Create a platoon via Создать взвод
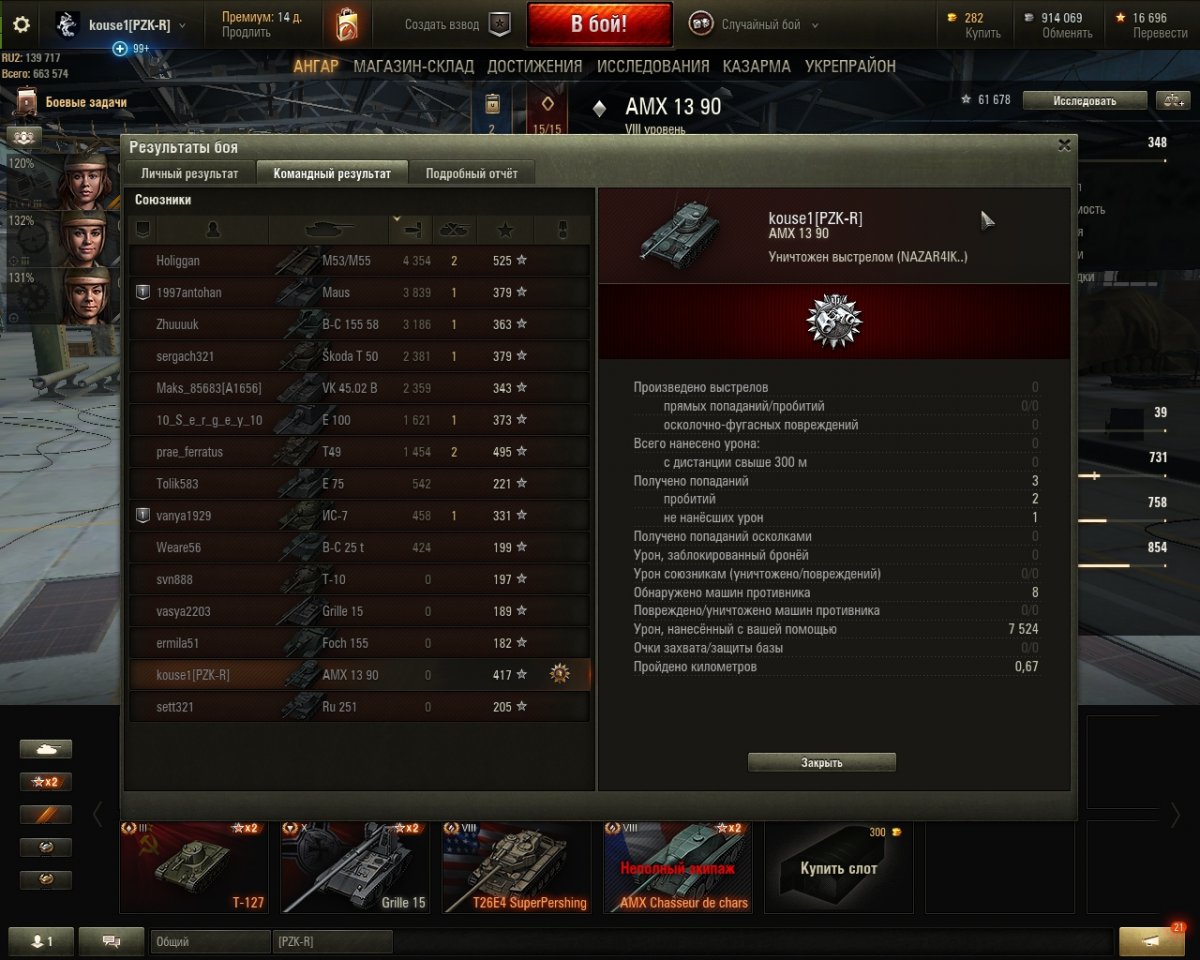The height and width of the screenshot is (960, 1200). [x=457, y=25]
